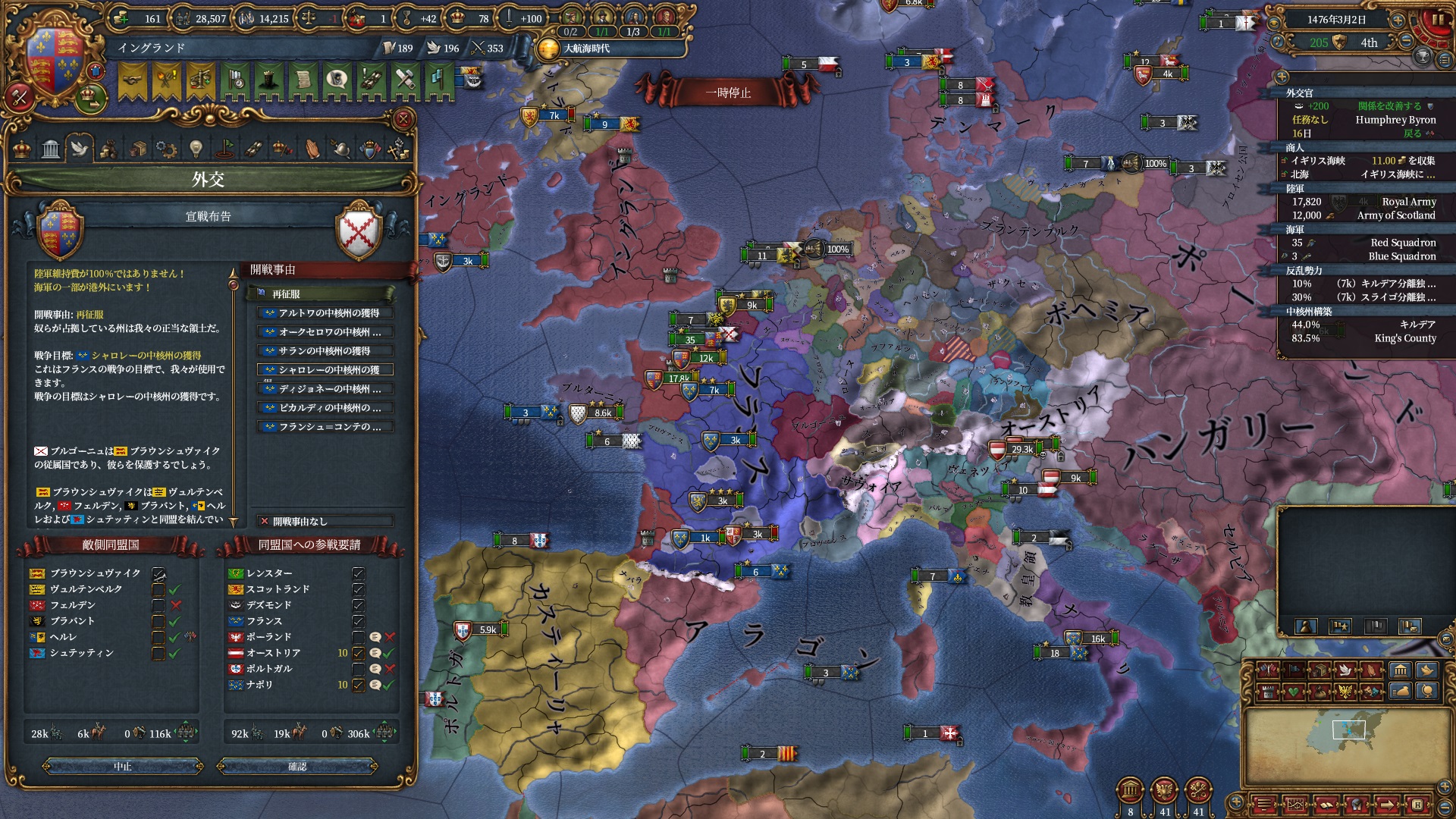The height and width of the screenshot is (819, 1456).
Task: Cancel the declaration with 中止 button
Action: point(123,767)
